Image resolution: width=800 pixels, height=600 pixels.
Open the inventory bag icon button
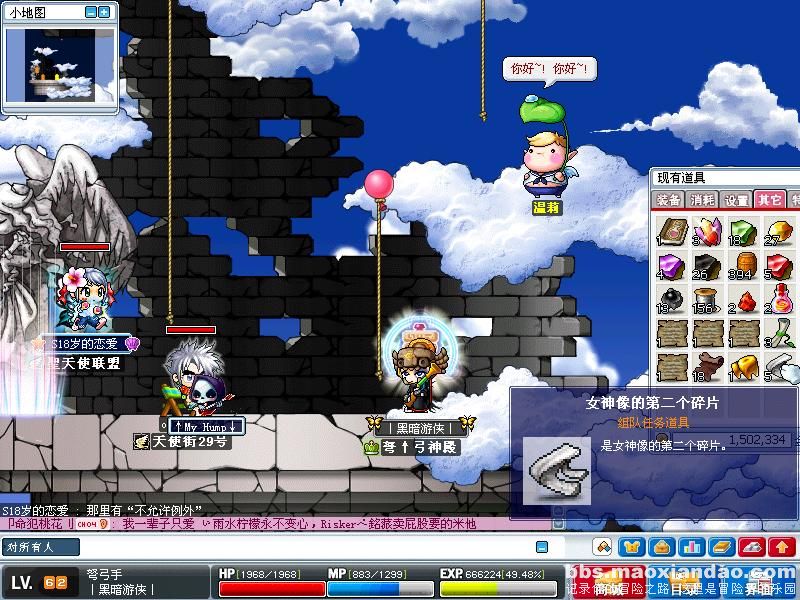tap(661, 547)
